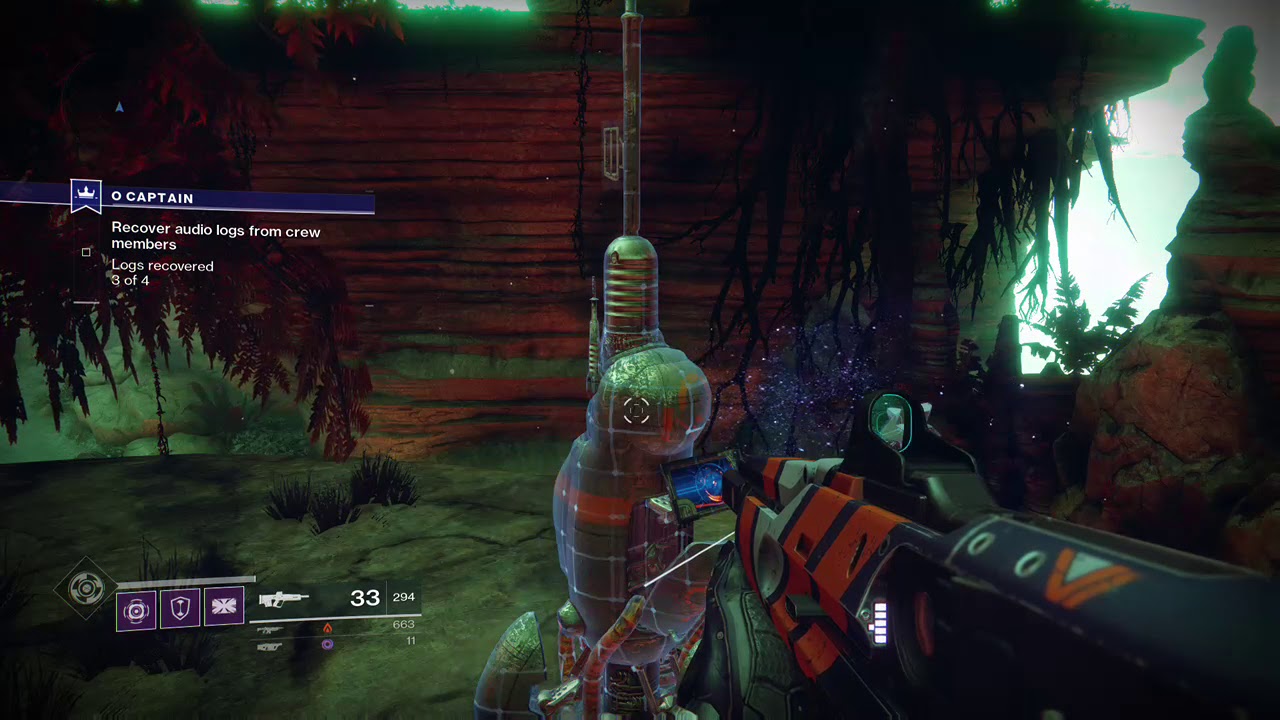
Task: Switch to the solar energy weapon
Action: [271, 629]
